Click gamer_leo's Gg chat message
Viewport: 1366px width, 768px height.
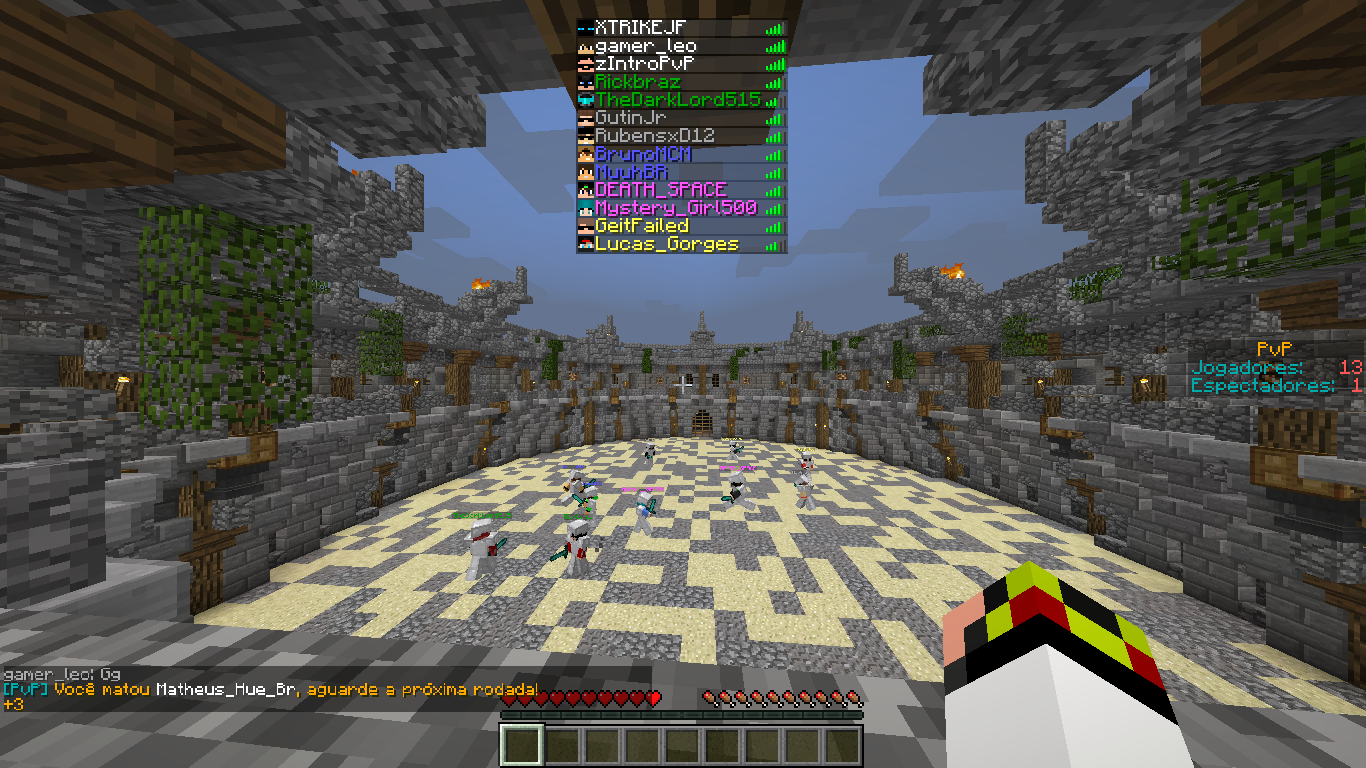(62, 675)
